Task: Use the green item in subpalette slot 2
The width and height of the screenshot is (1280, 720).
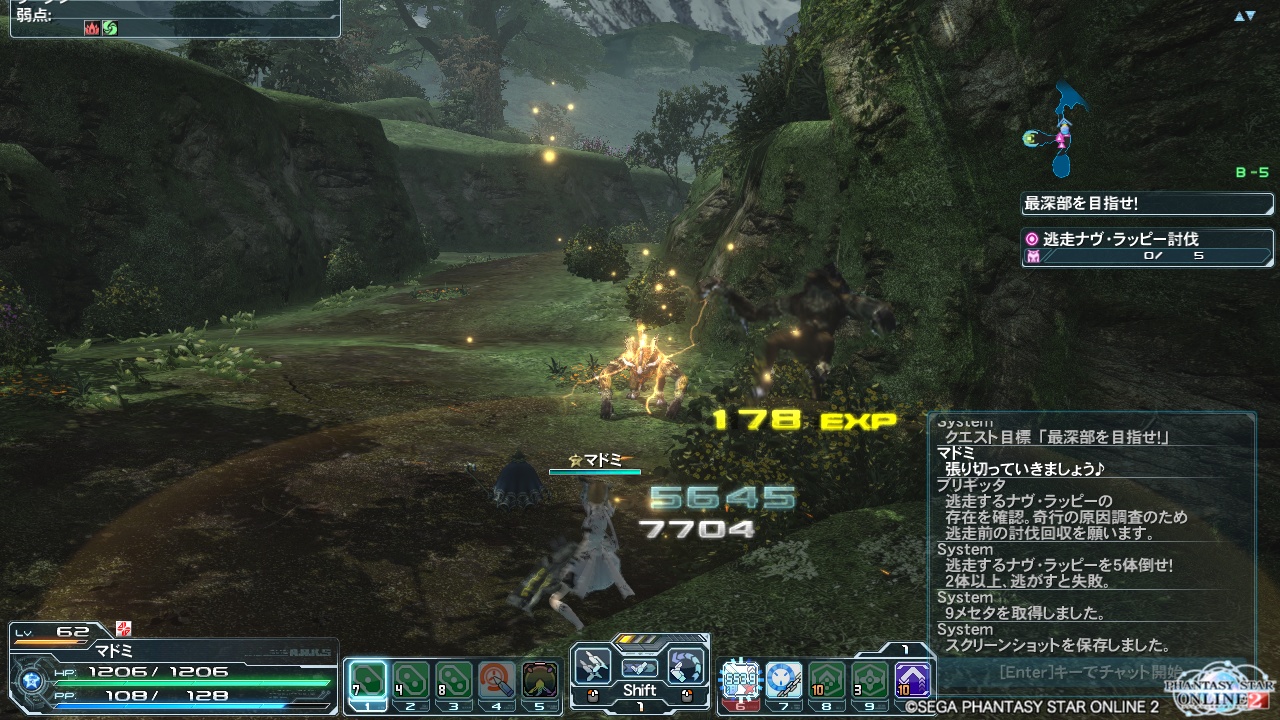Action: pyautogui.click(x=411, y=680)
